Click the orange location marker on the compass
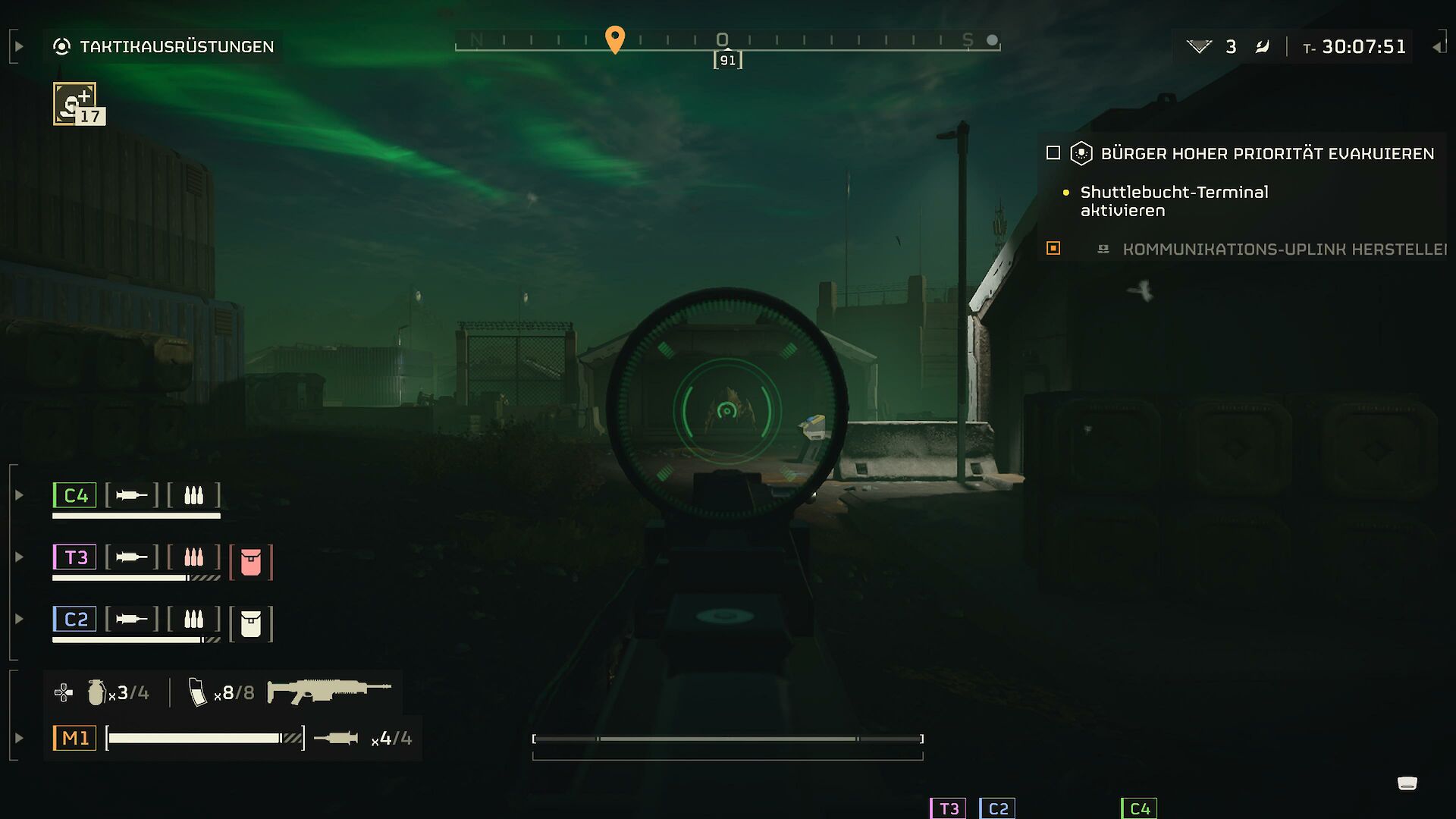1456x819 pixels. coord(615,39)
